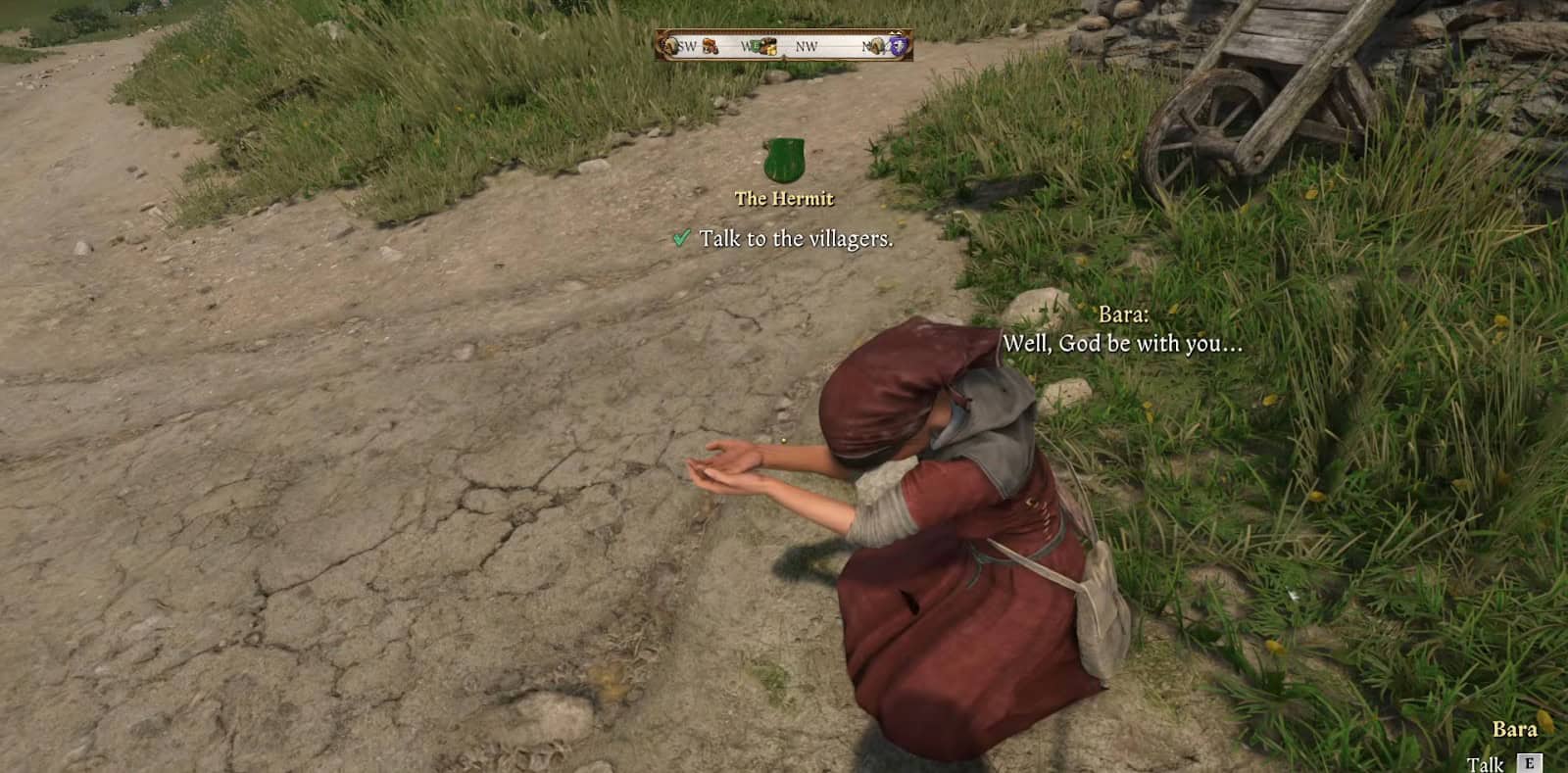
Task: Click the brown saddle icon right of SW
Action: 710,46
